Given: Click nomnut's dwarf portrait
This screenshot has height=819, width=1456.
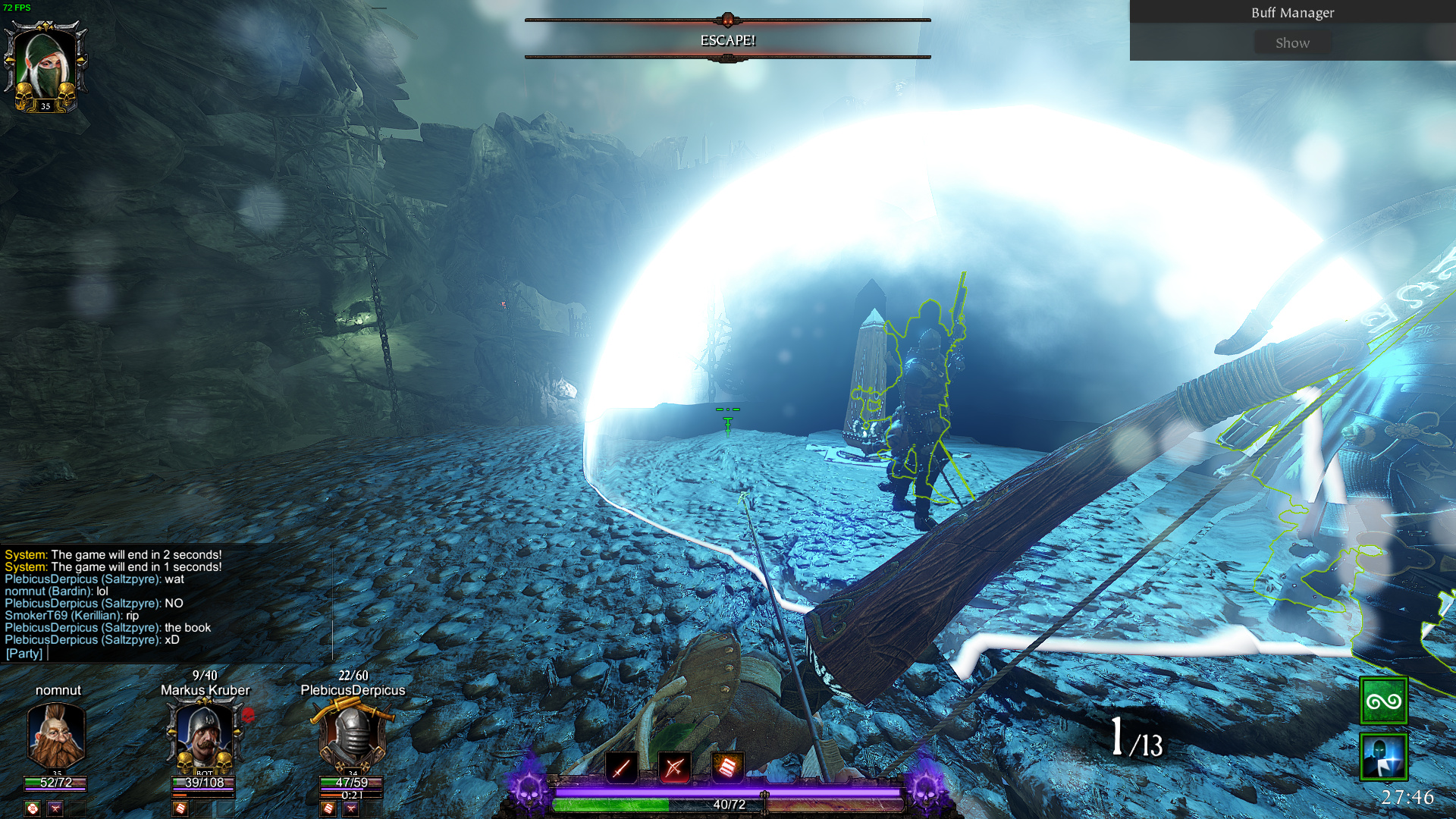Looking at the screenshot, I should [x=56, y=734].
